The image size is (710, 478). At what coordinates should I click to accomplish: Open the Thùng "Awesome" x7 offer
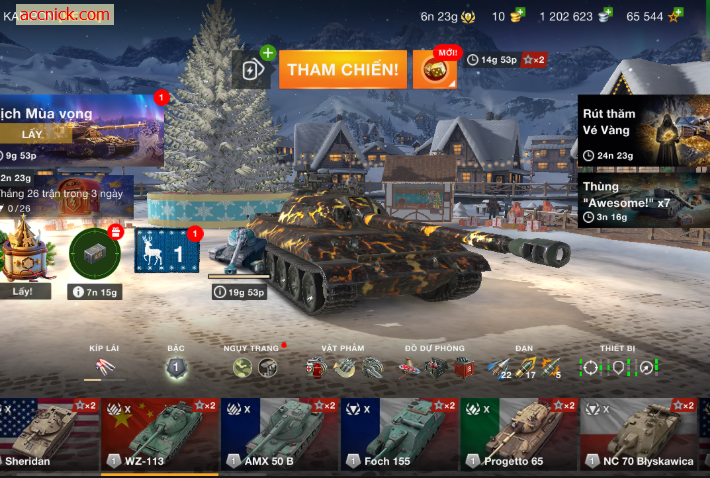643,201
